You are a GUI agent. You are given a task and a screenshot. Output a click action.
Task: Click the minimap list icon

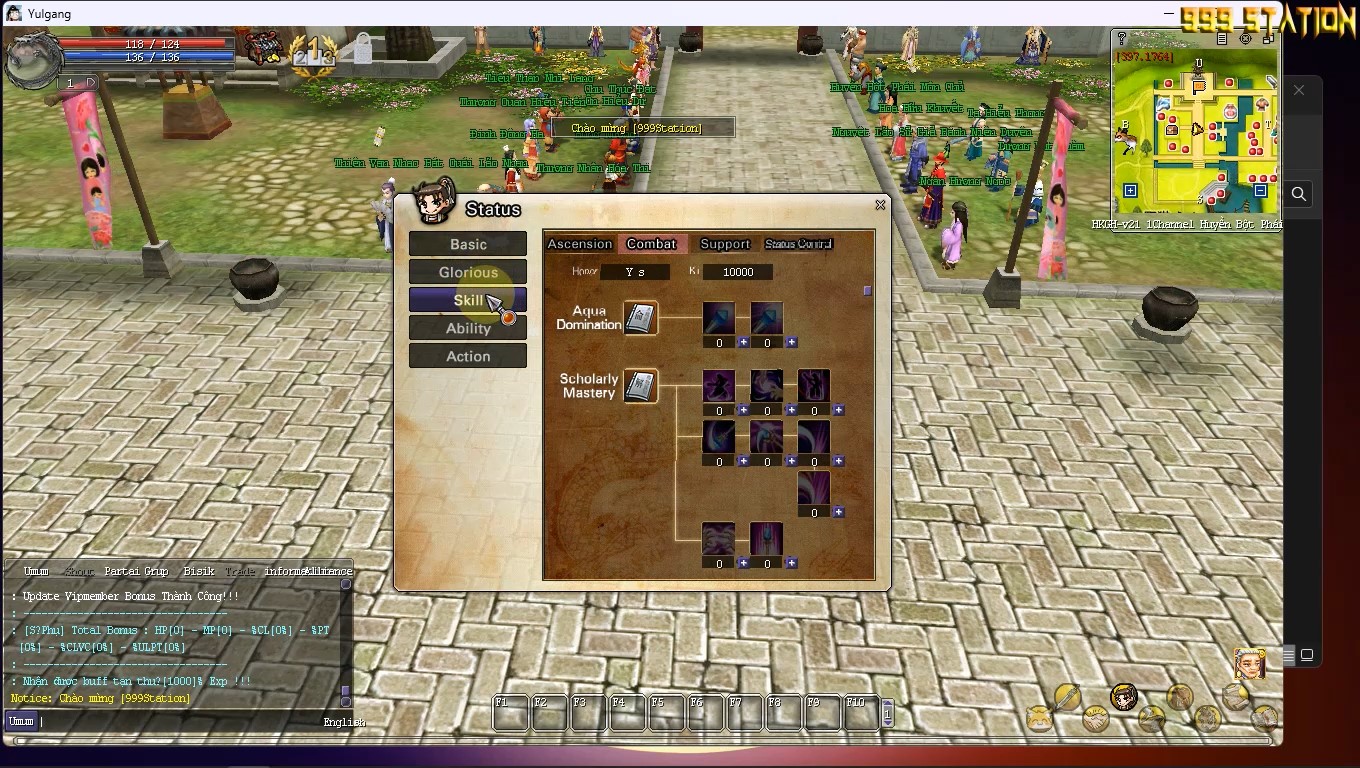coord(1222,39)
